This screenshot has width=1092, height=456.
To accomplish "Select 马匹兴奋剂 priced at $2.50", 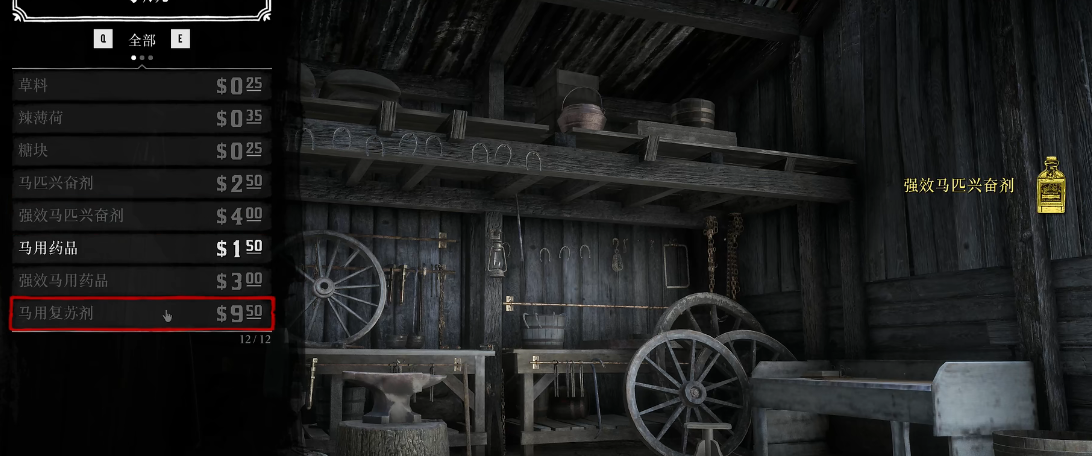I will [140, 183].
